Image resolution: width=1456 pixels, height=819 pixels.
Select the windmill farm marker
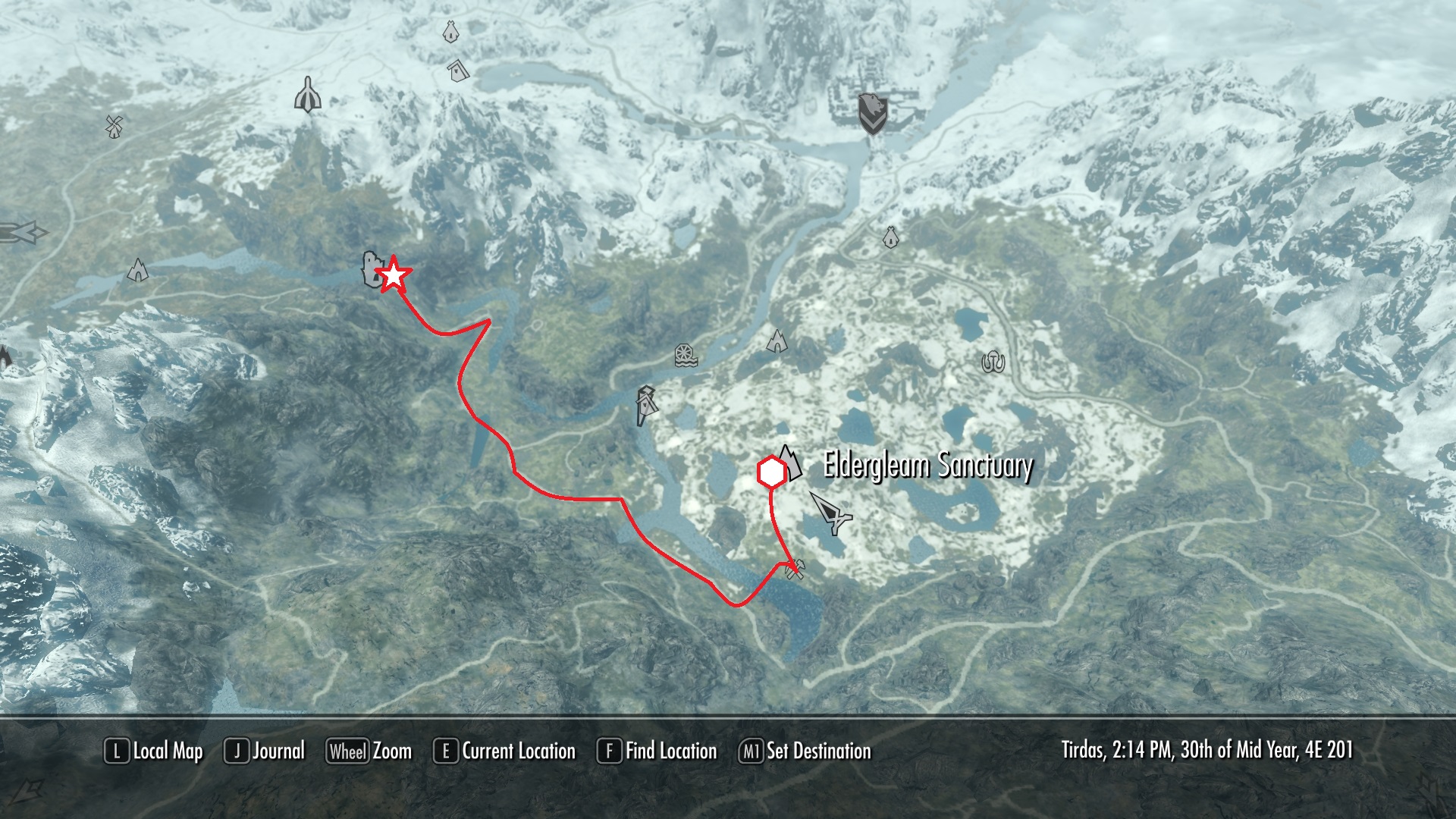(x=114, y=125)
